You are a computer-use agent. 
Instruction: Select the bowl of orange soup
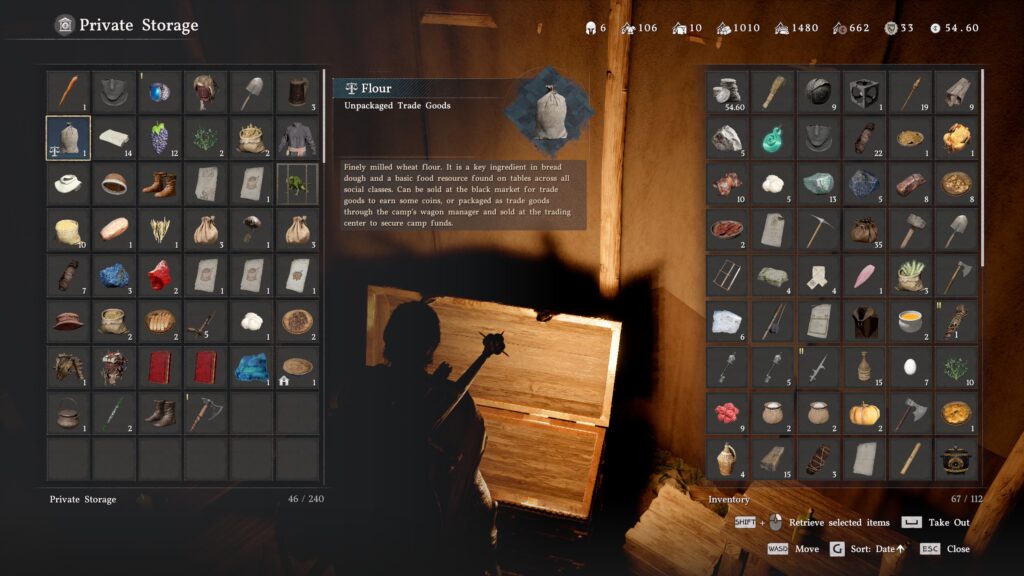(x=911, y=321)
